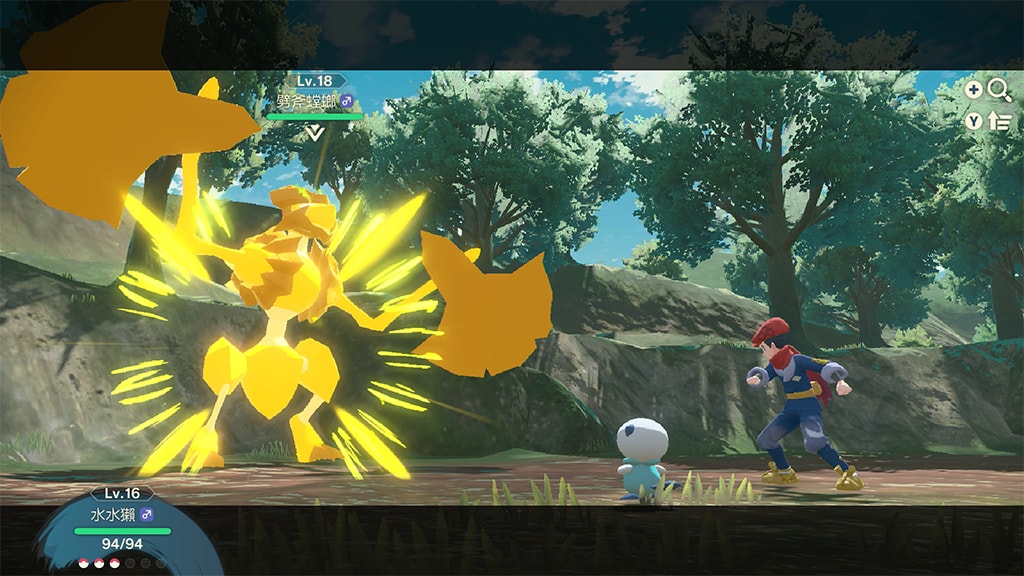
Task: Open the action order list icon
Action: point(999,122)
